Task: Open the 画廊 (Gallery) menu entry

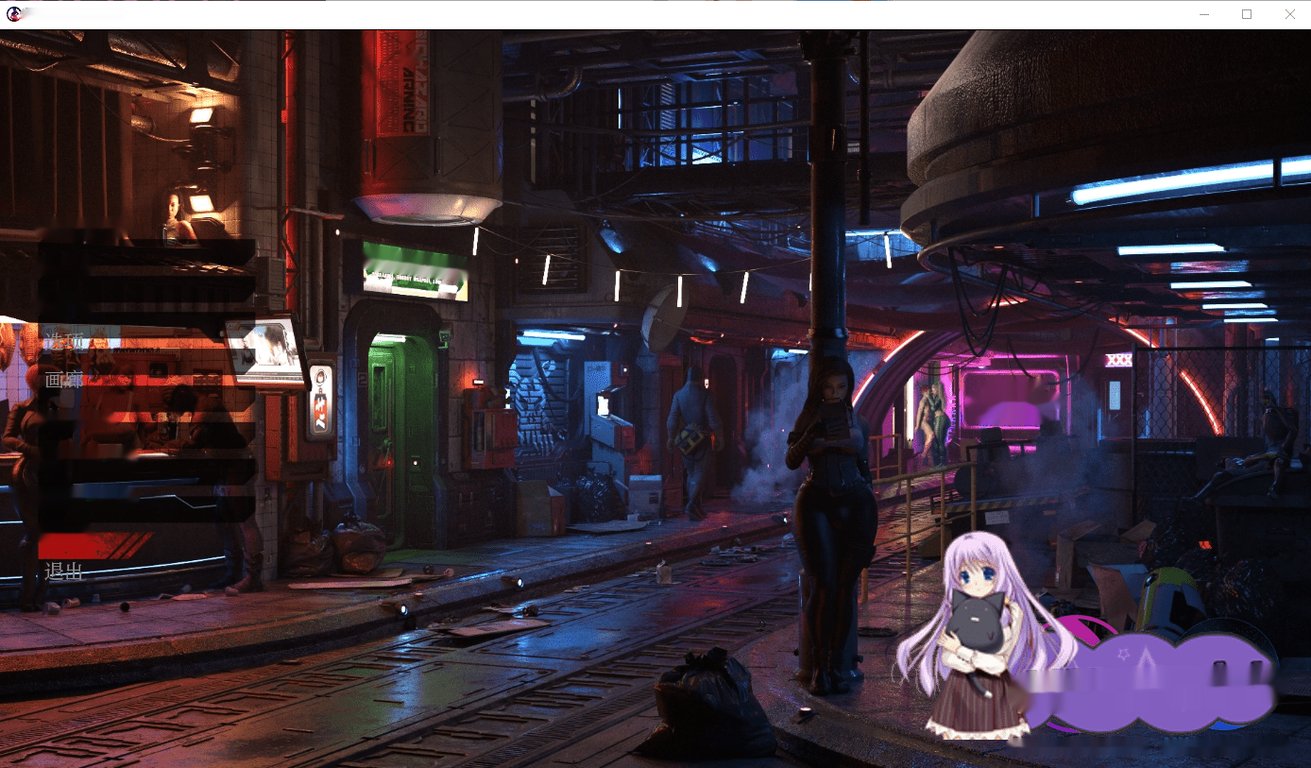Action: 64,378
